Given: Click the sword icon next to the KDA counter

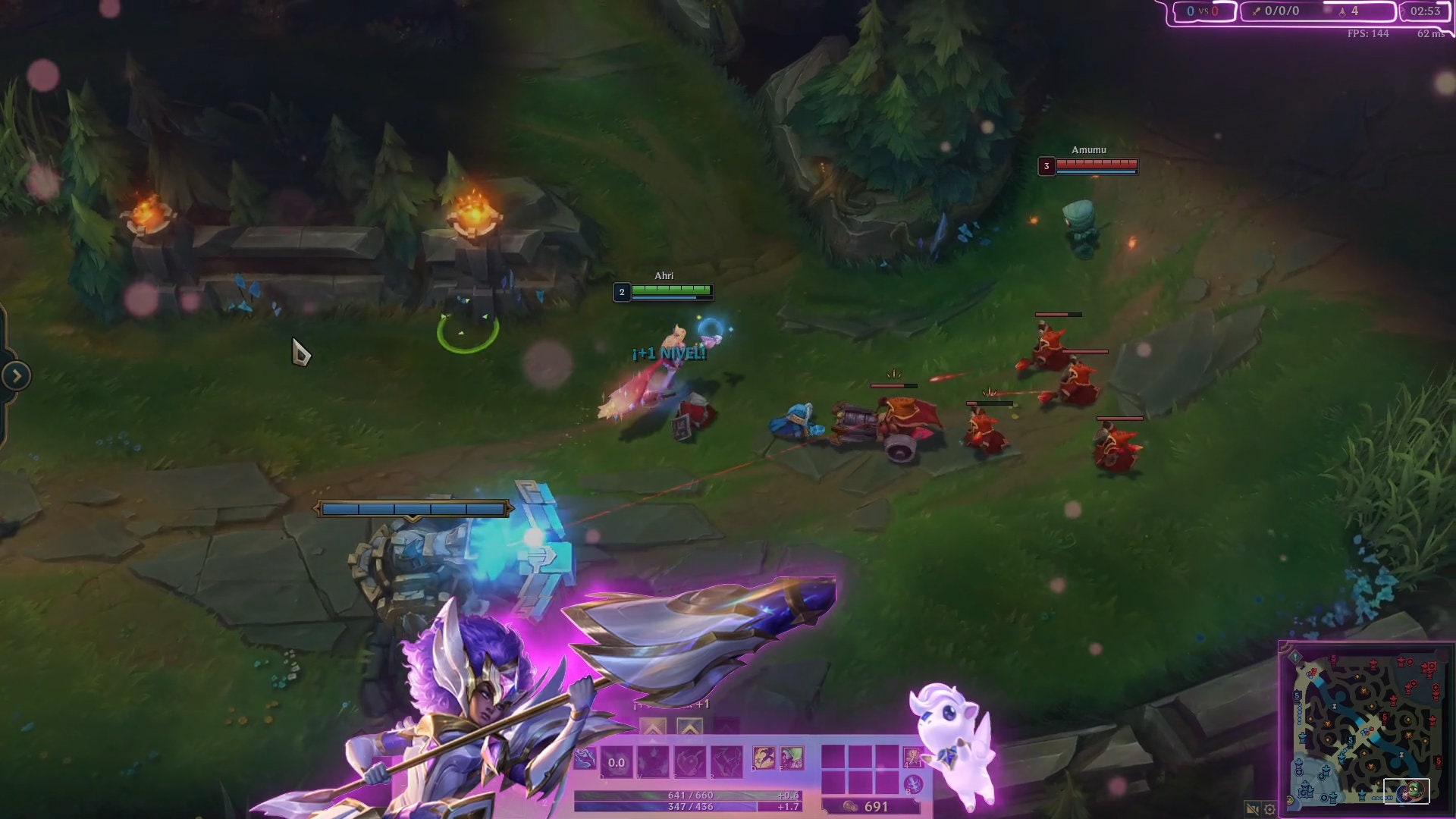Looking at the screenshot, I should (1257, 11).
